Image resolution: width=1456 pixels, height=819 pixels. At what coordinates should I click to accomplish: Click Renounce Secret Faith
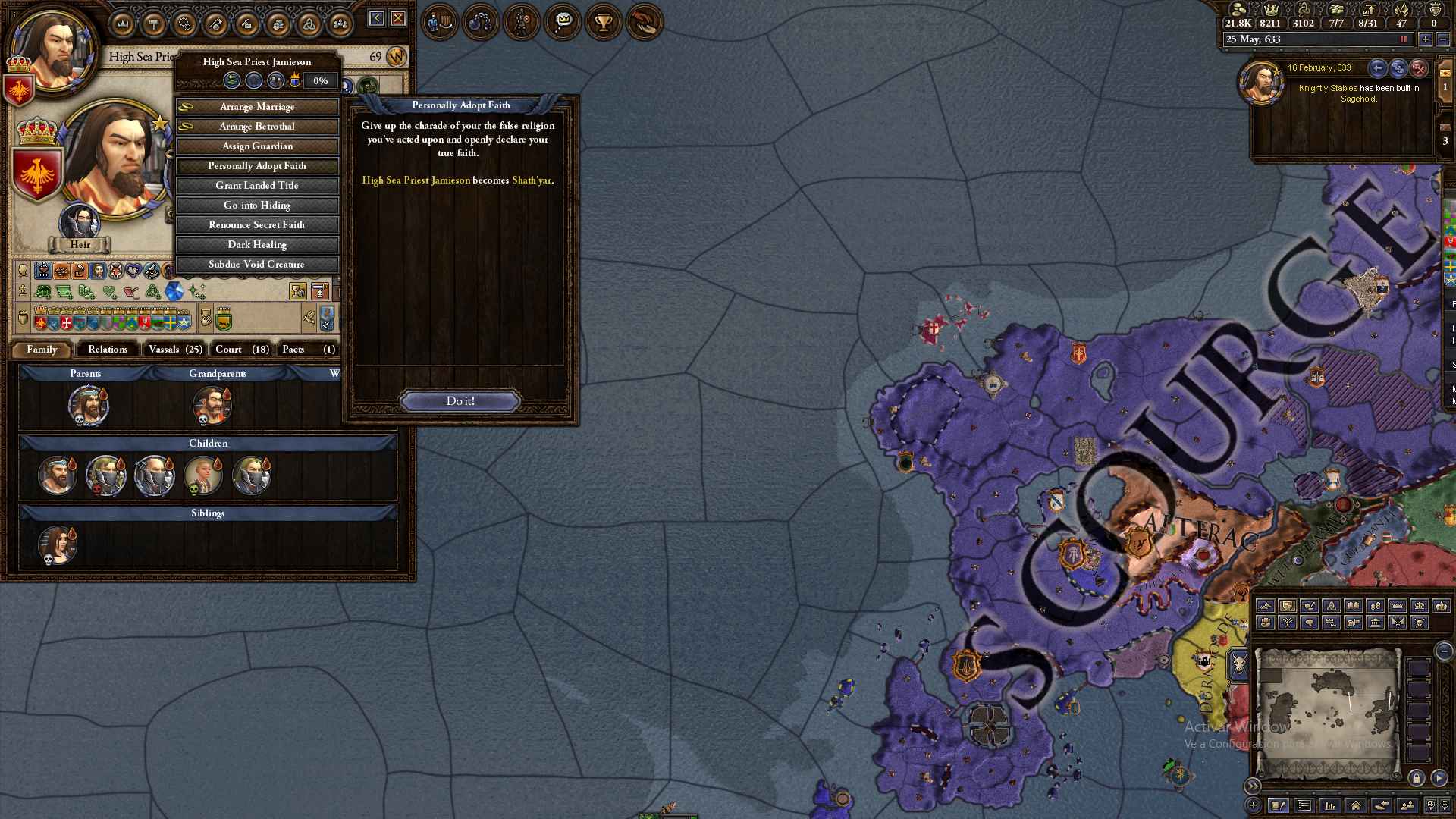pos(257,225)
